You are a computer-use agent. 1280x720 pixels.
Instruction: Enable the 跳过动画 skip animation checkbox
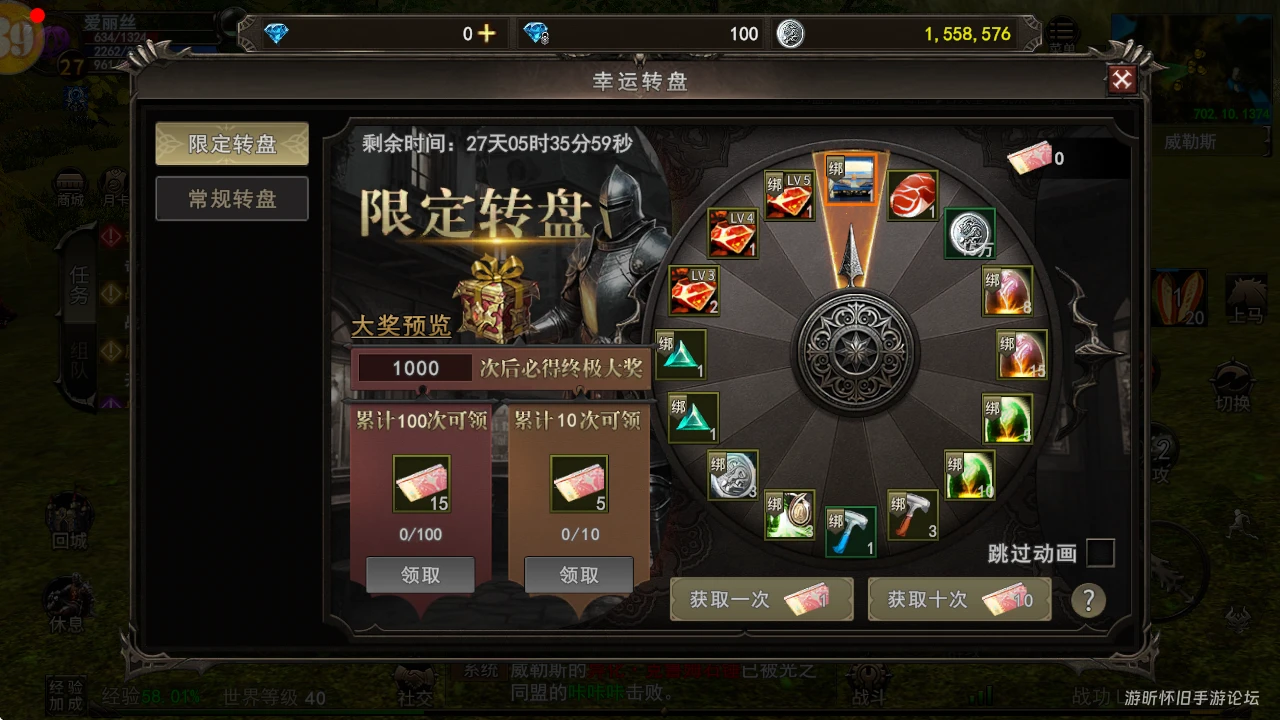pos(1100,553)
